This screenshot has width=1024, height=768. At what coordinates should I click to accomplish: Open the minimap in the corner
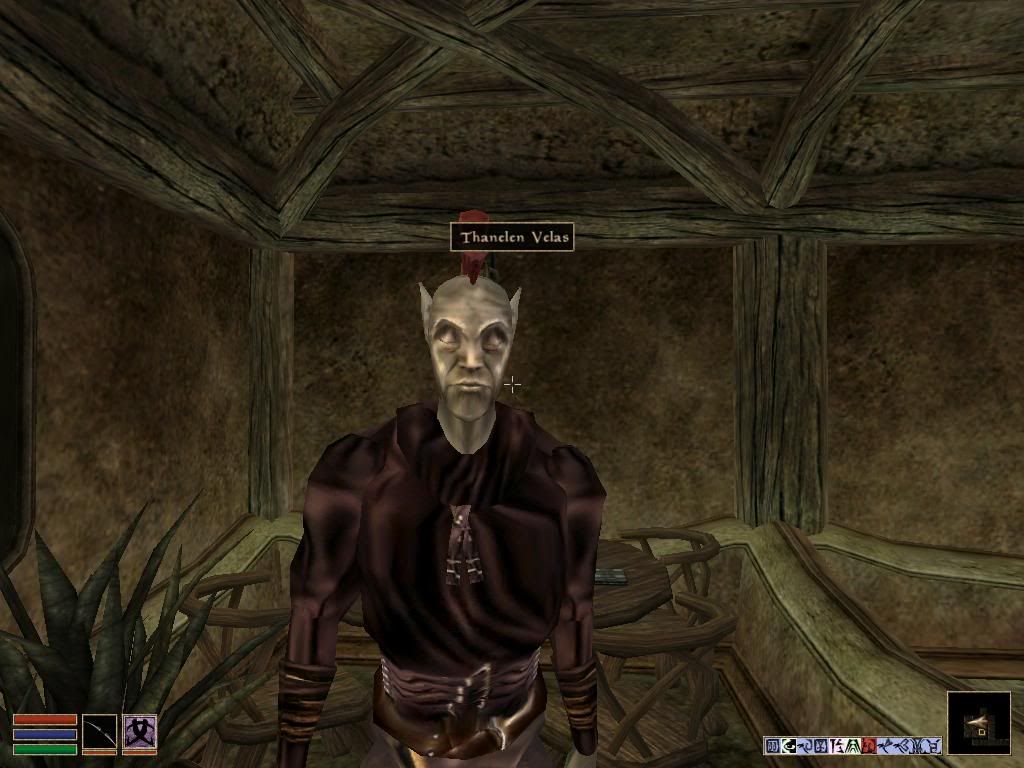978,723
